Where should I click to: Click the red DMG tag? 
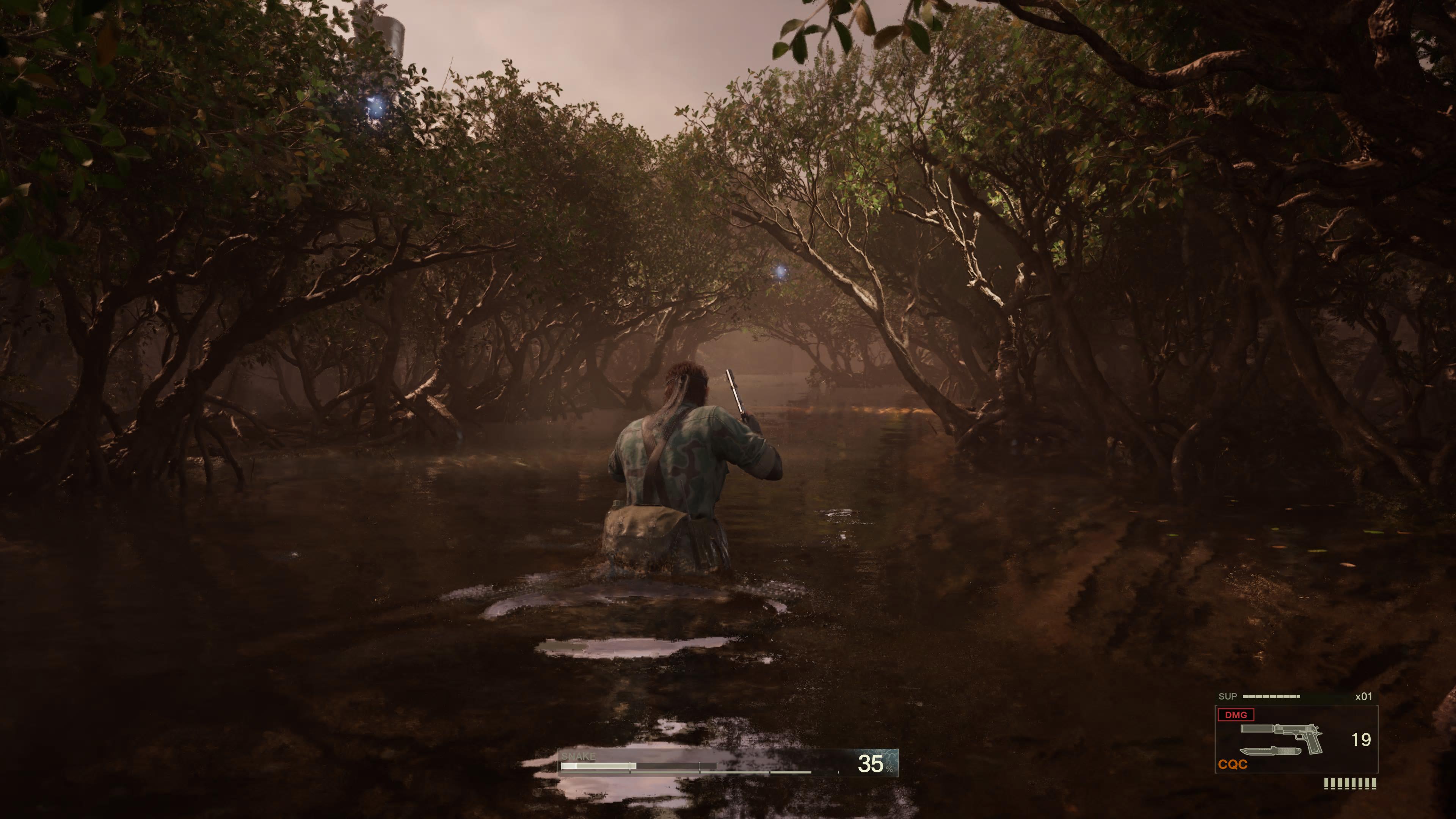1236,715
